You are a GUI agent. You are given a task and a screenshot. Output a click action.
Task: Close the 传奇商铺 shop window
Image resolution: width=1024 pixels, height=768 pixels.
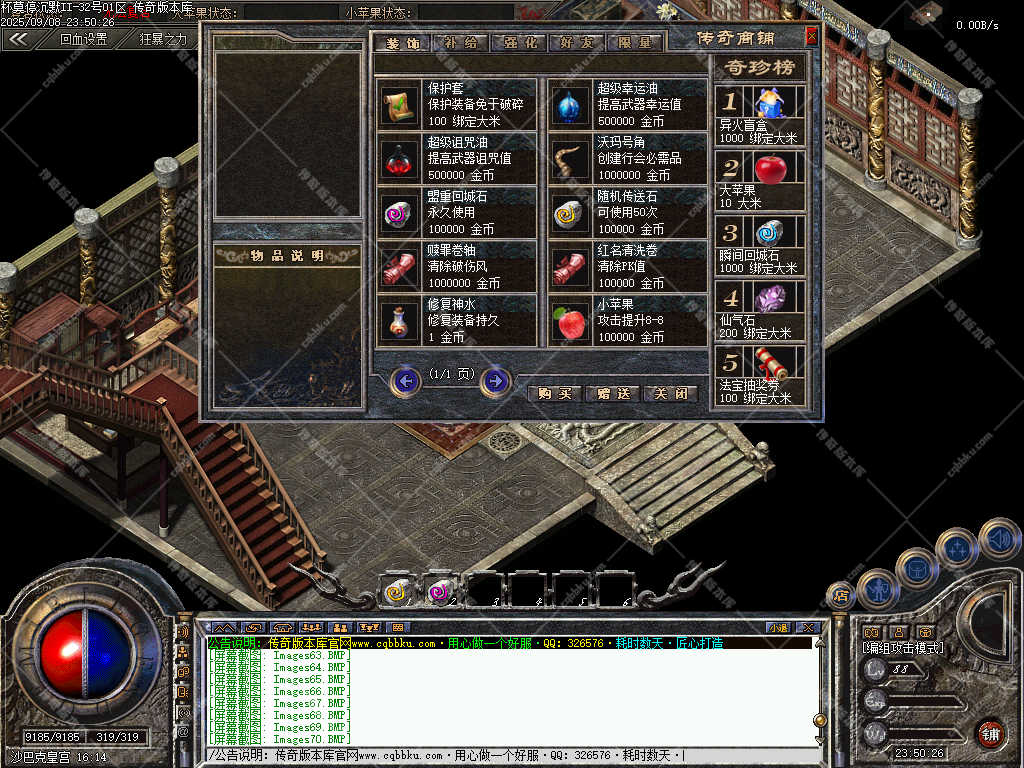pyautogui.click(x=811, y=37)
